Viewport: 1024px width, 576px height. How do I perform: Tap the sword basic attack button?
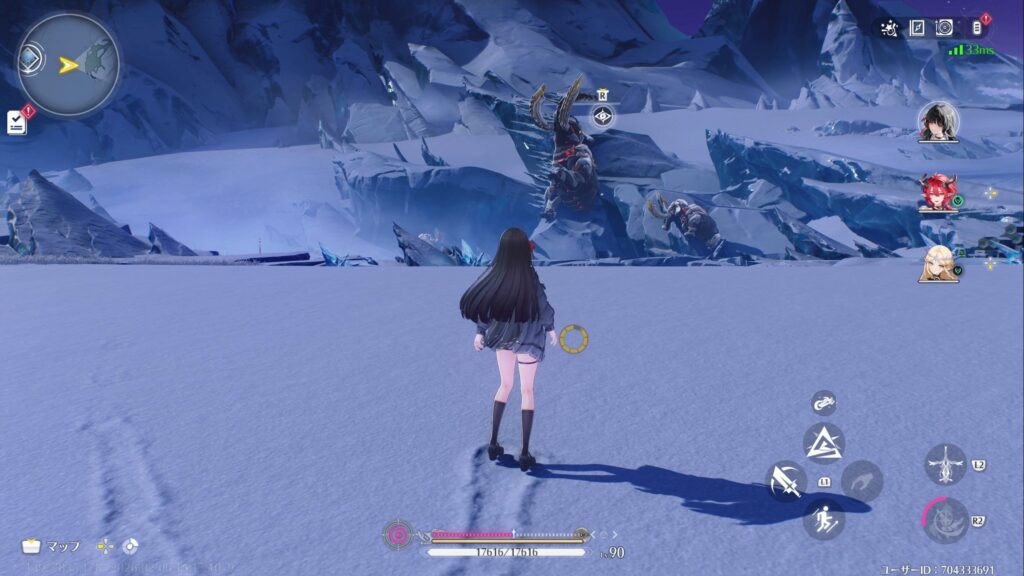tap(786, 481)
